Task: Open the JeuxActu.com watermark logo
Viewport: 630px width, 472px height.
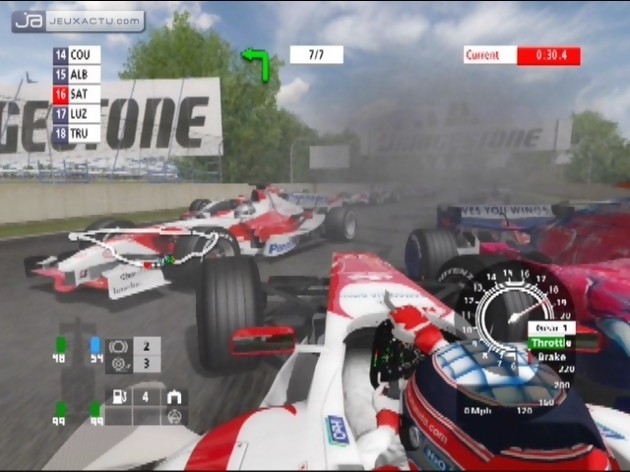Action: coord(78,21)
